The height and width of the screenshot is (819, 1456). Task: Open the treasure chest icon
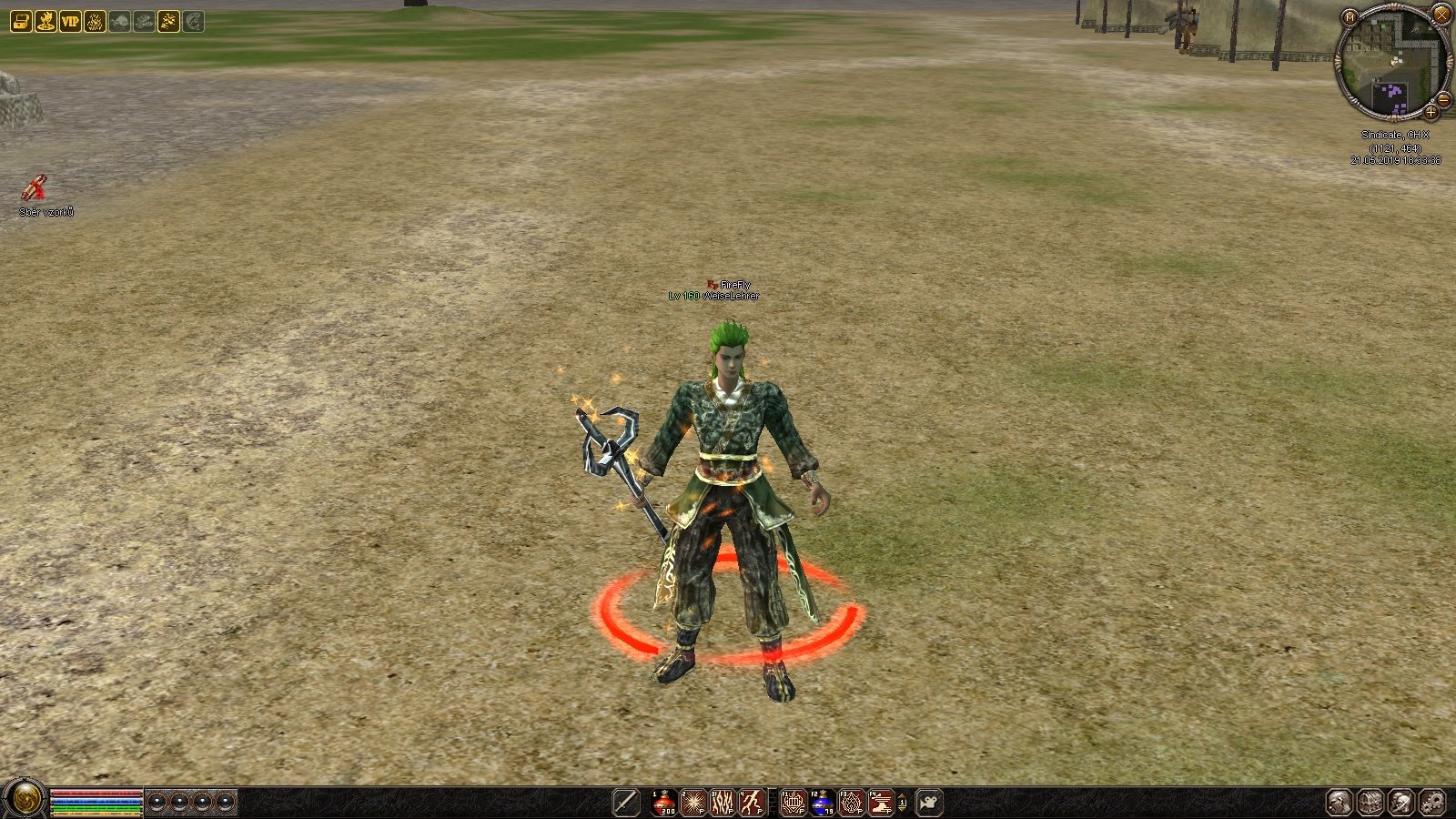pyautogui.click(x=20, y=21)
